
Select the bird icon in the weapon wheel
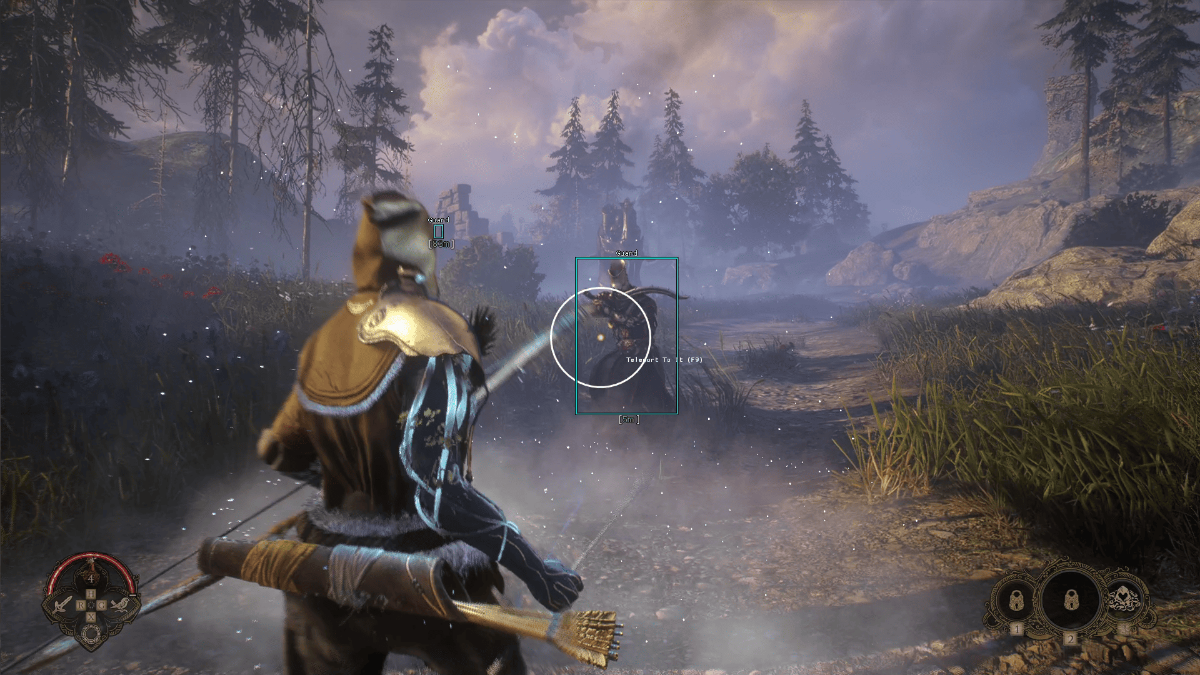point(119,604)
